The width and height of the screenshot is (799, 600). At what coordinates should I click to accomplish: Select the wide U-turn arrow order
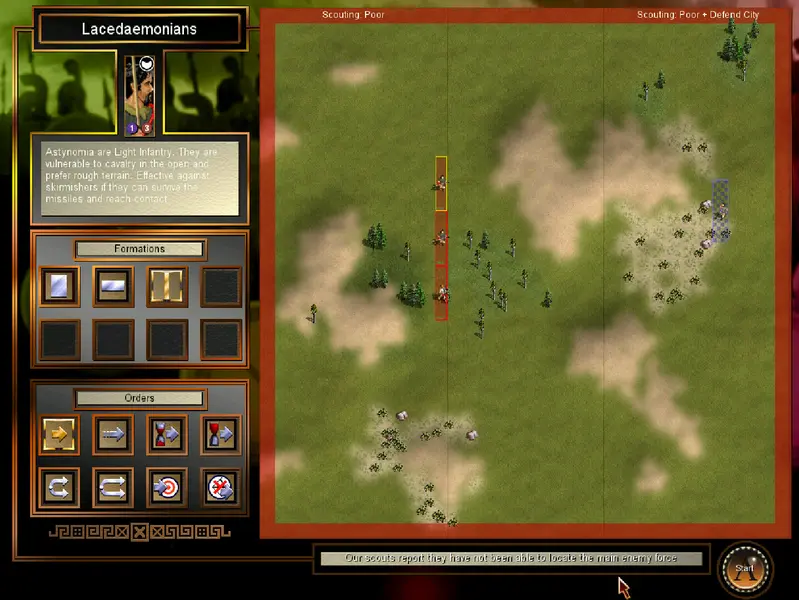pos(113,488)
